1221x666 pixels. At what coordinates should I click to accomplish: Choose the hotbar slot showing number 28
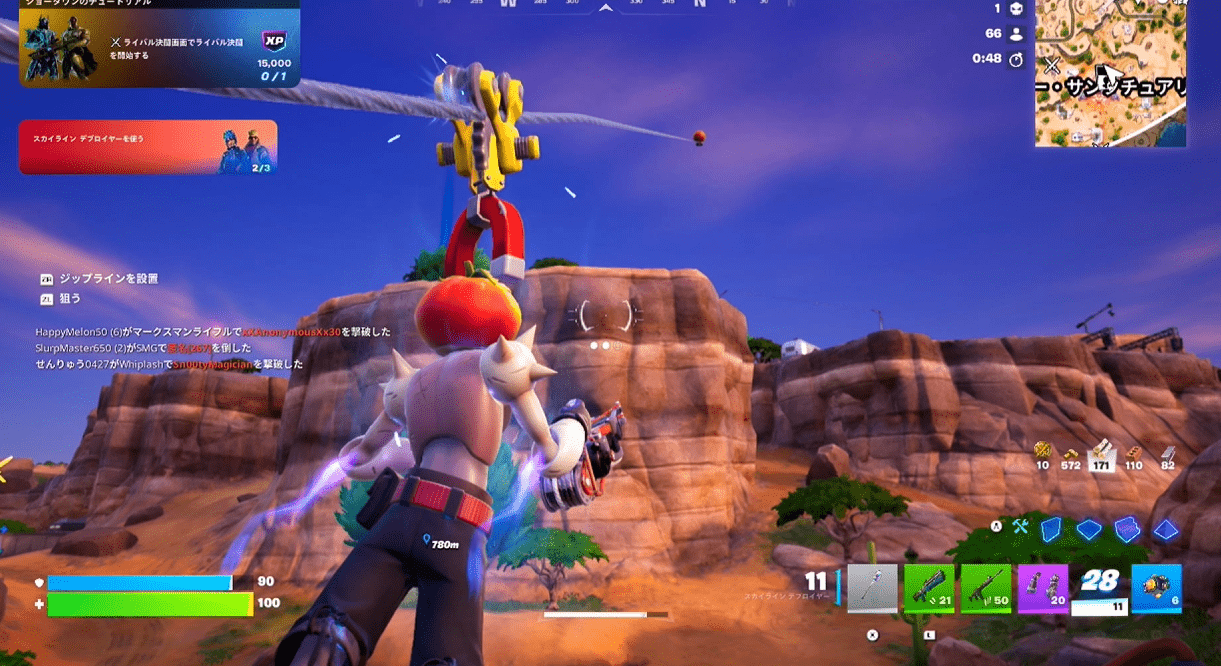click(1099, 588)
